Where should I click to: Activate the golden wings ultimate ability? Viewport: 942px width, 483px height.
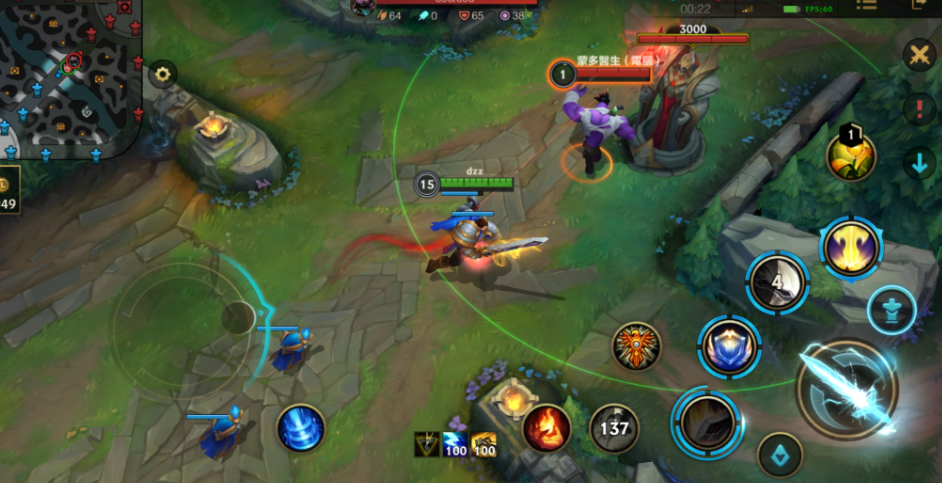pyautogui.click(x=850, y=248)
